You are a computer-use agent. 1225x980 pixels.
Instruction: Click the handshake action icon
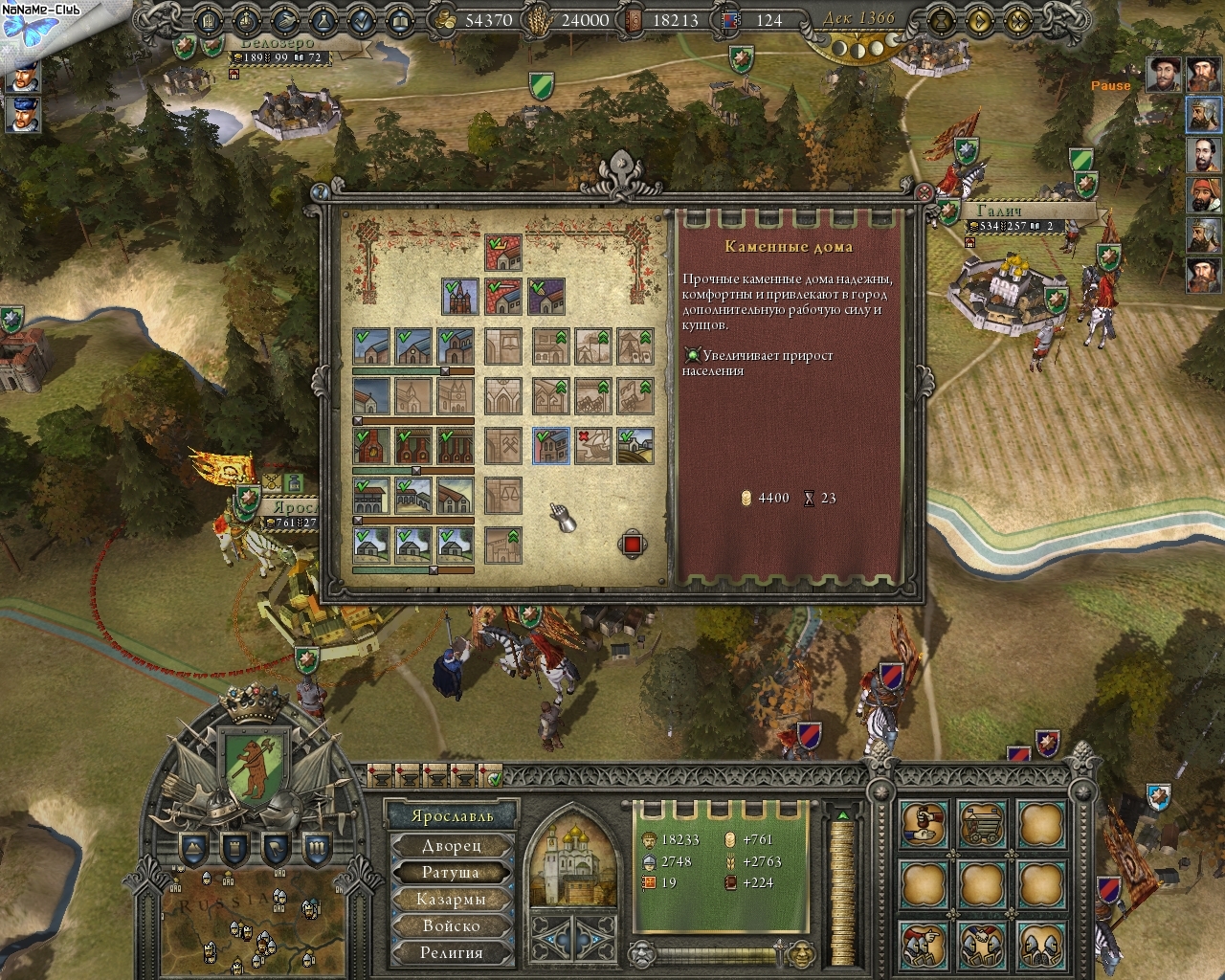click(924, 825)
